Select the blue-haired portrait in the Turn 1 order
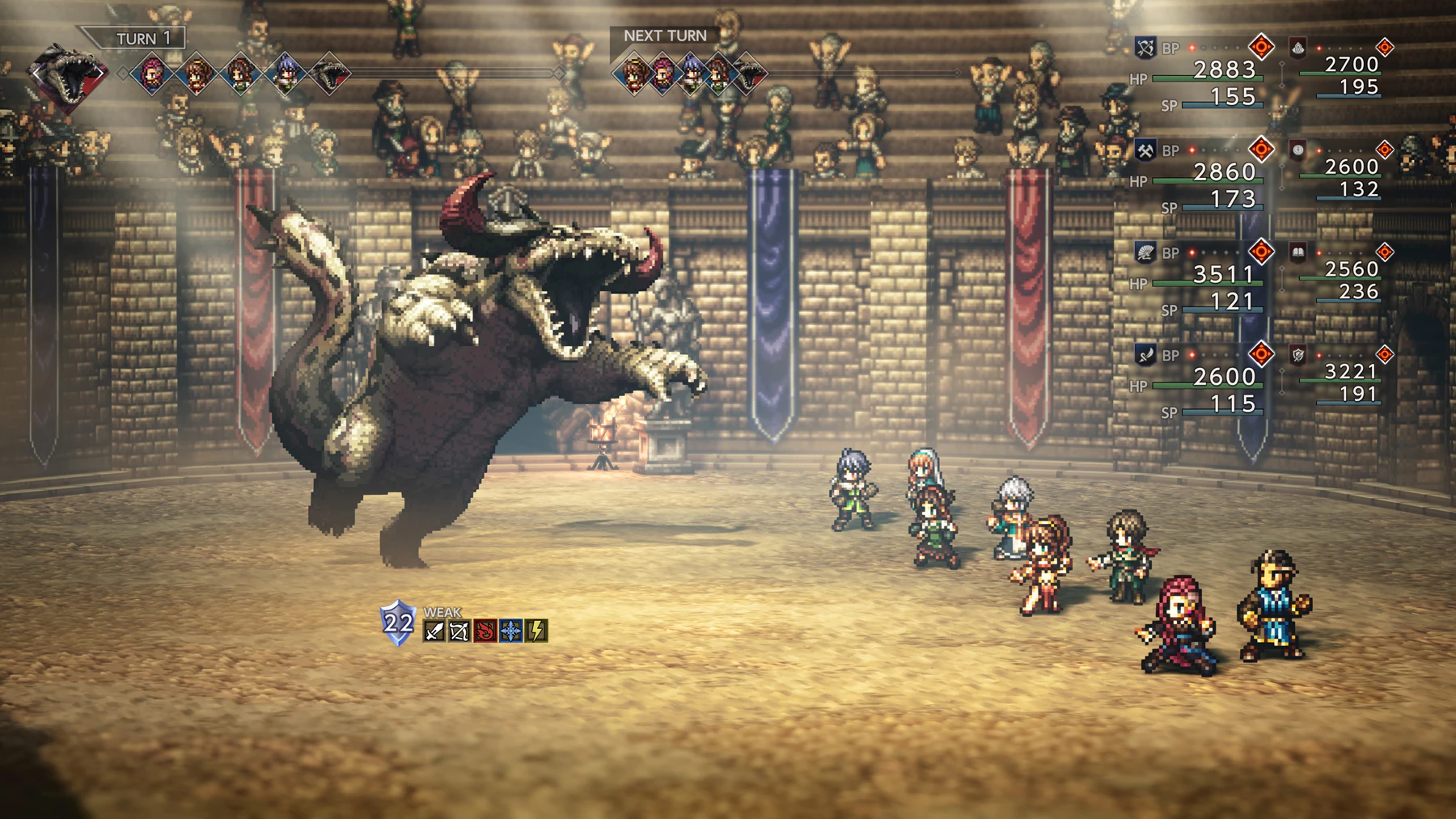The image size is (1456, 819). tap(285, 74)
